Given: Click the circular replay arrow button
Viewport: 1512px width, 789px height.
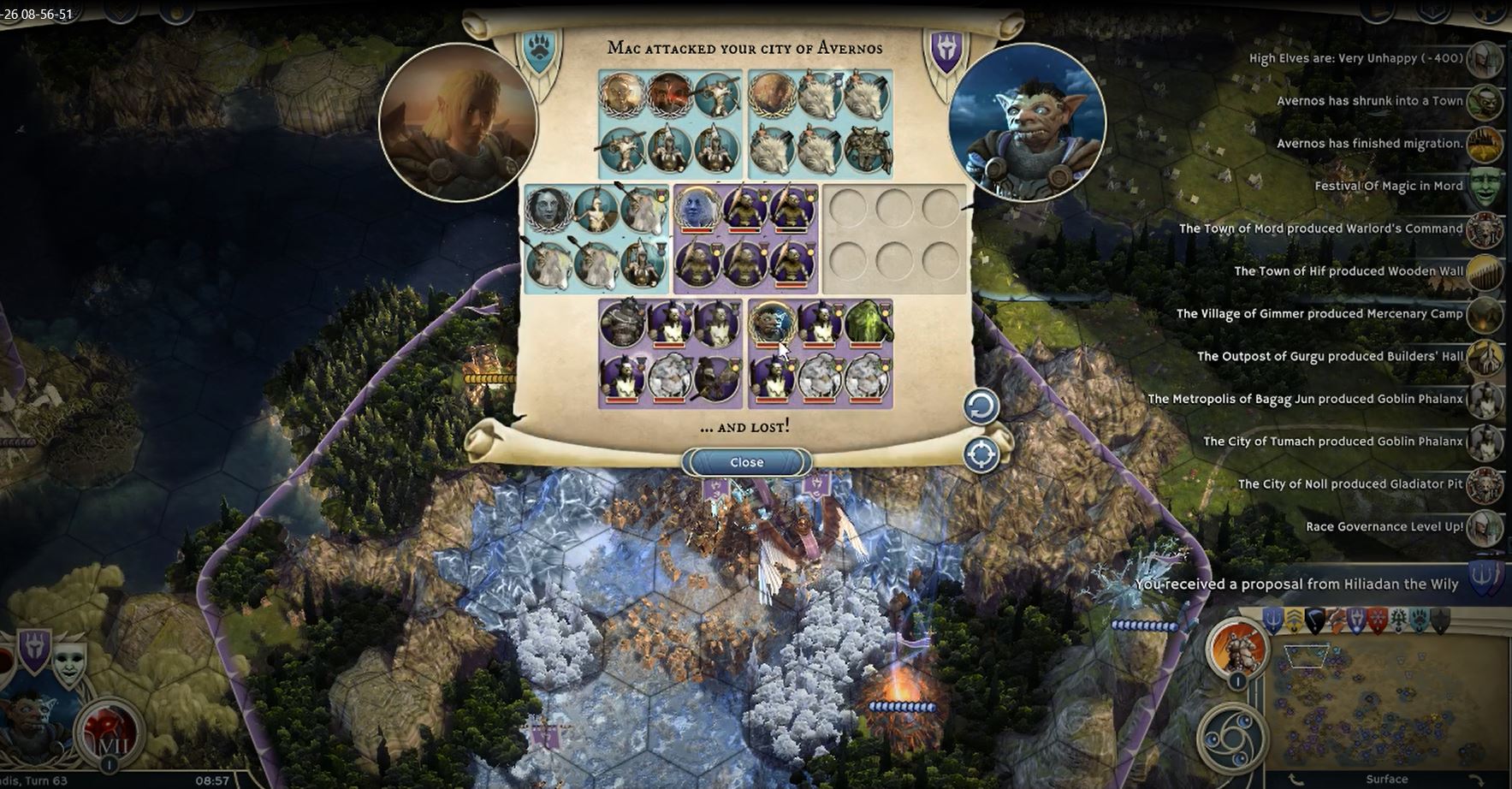Looking at the screenshot, I should [981, 406].
